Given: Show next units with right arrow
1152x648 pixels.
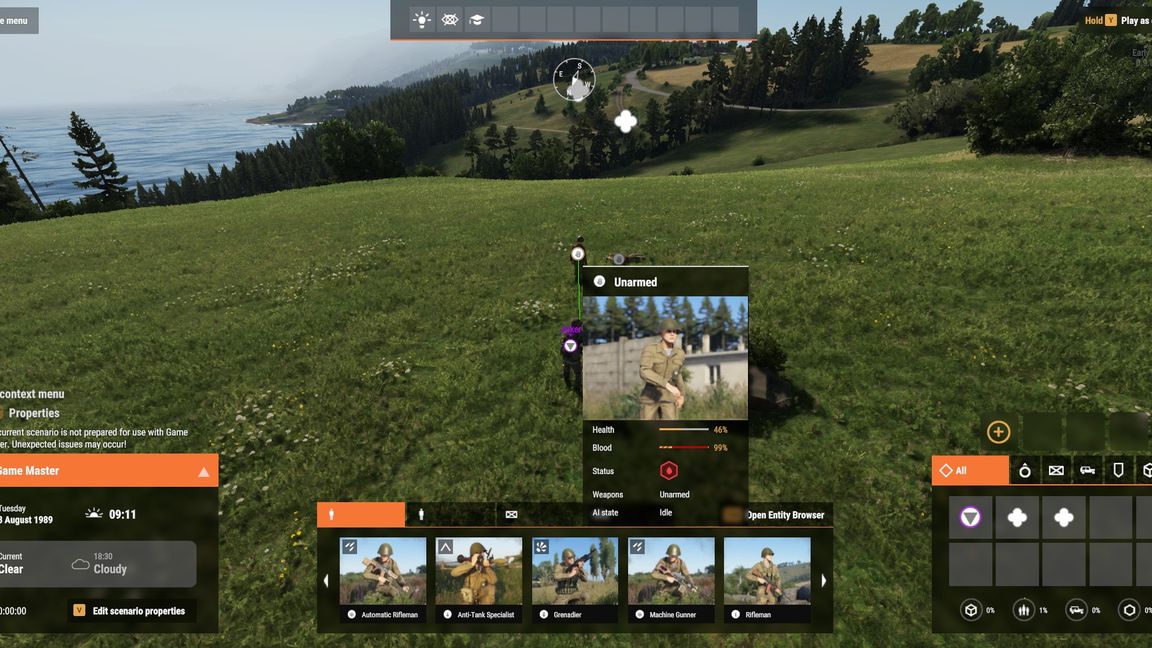Looking at the screenshot, I should pos(823,581).
